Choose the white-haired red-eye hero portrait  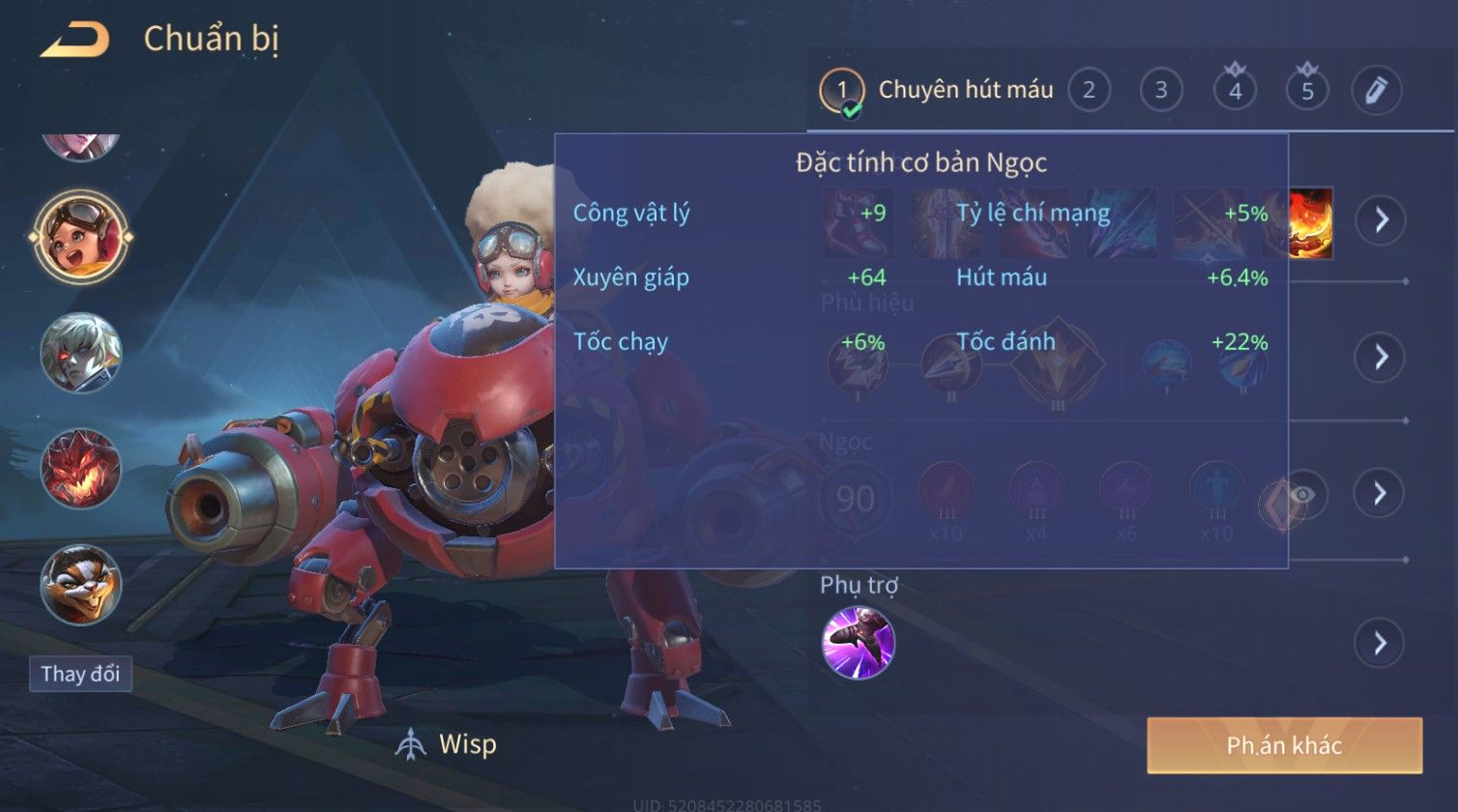click(x=81, y=353)
